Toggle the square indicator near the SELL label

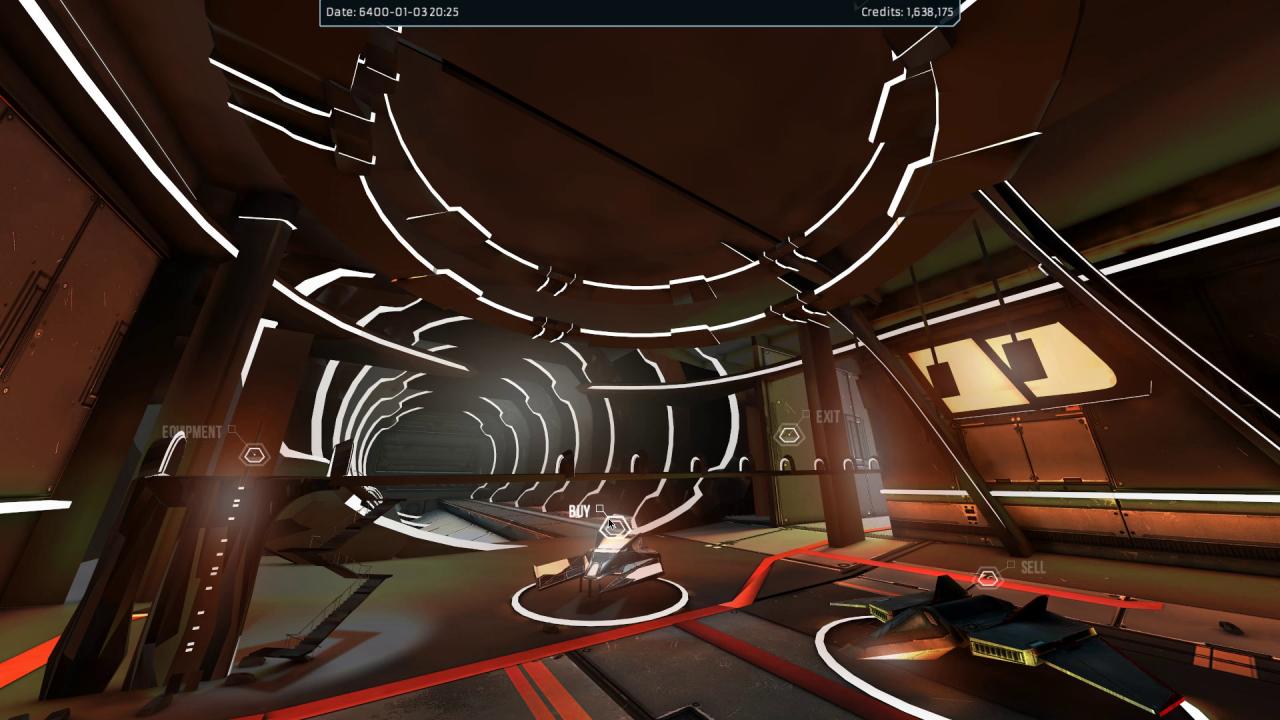click(1010, 564)
